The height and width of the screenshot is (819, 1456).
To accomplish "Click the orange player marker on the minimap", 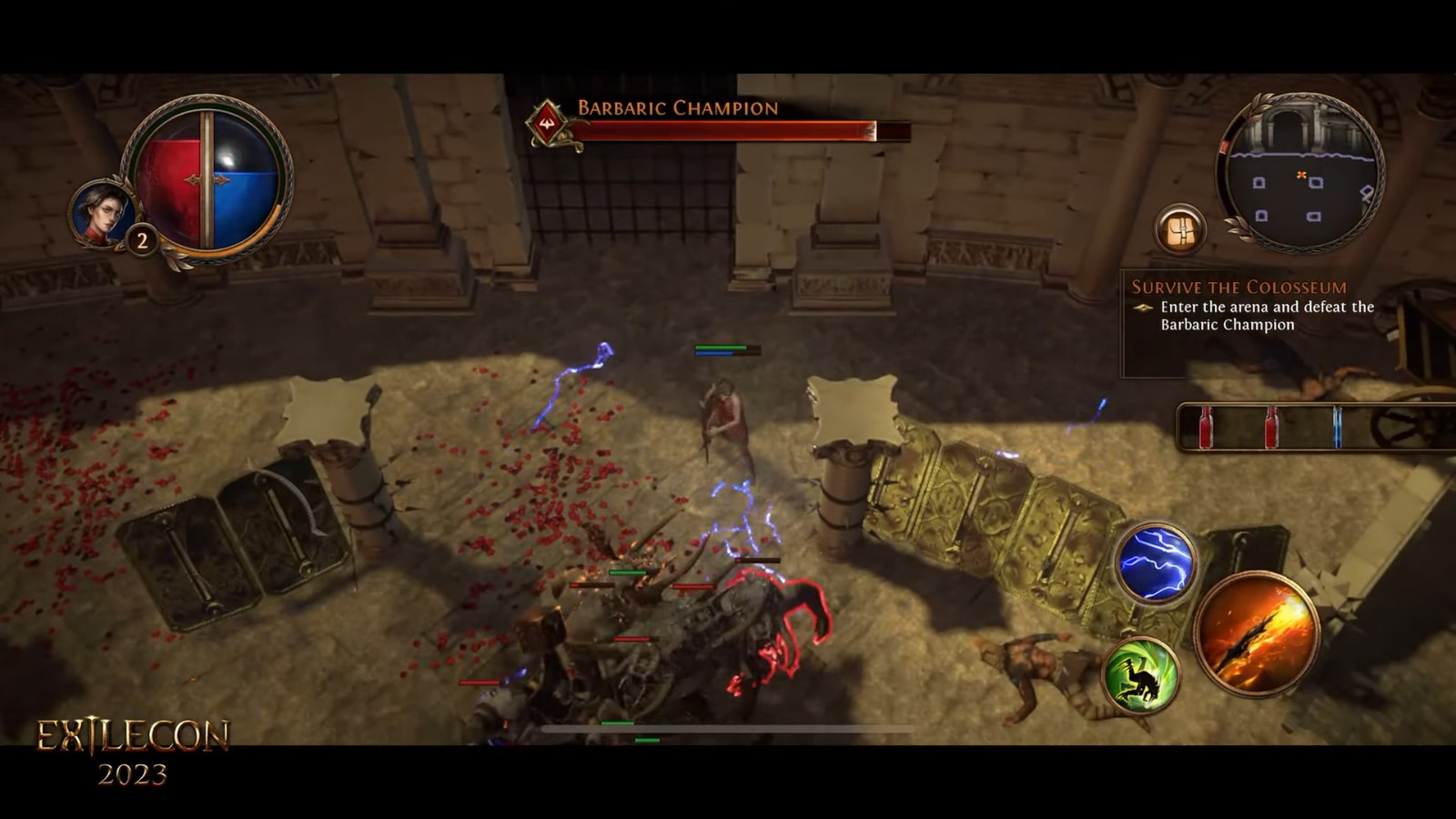I will [1301, 173].
